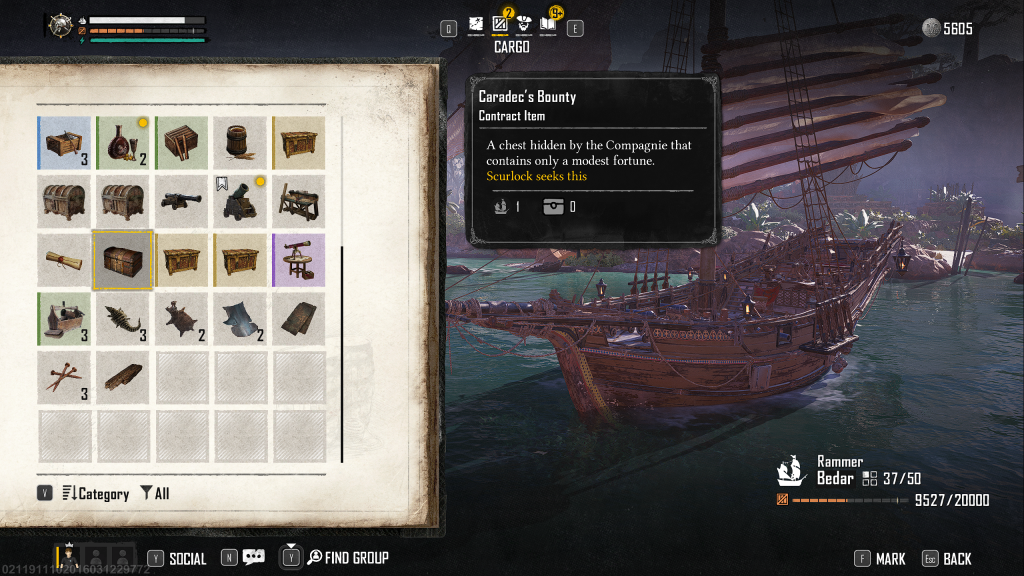Select the rusty nails stack
The height and width of the screenshot is (576, 1024).
pyautogui.click(x=64, y=376)
